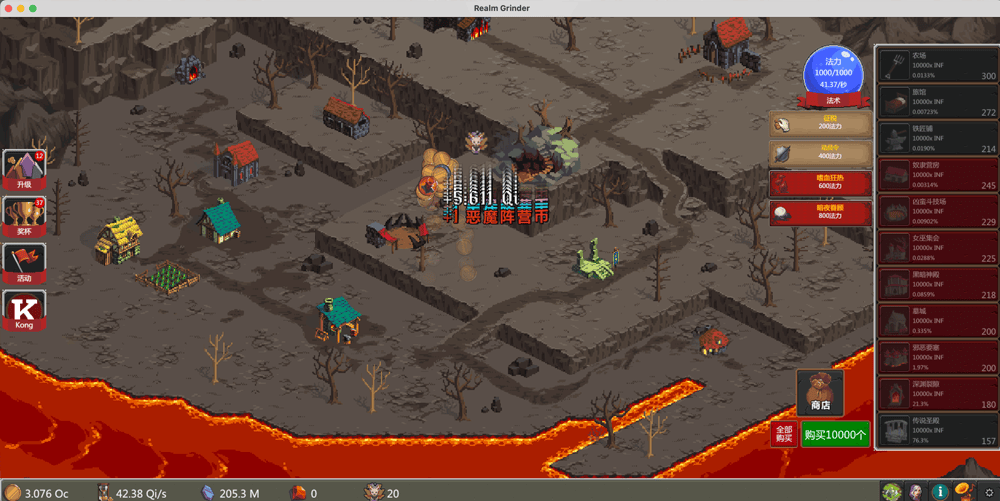Buy the 铁匠铺 blacksmith building
The height and width of the screenshot is (501, 1000).
click(937, 139)
